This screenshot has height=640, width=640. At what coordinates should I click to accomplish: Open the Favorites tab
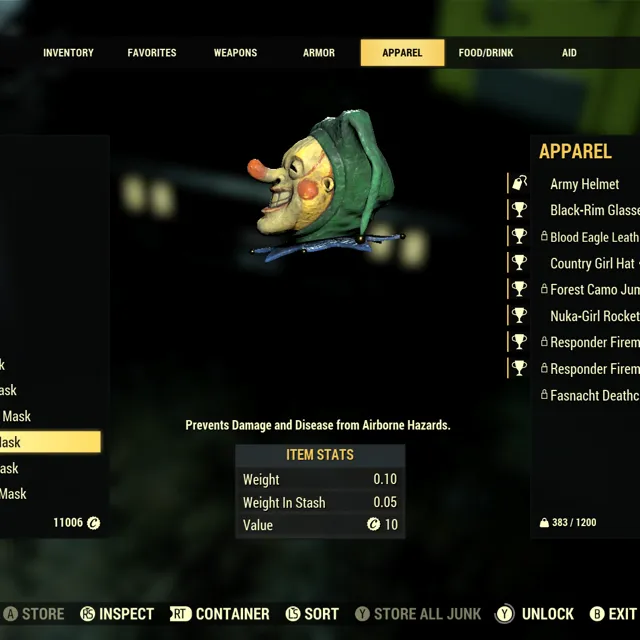pos(152,53)
